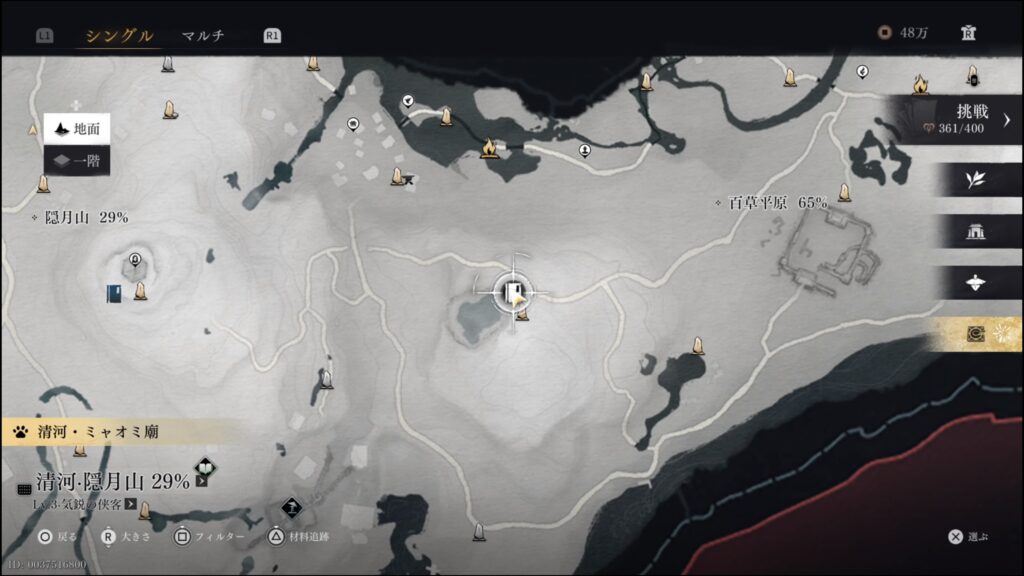Switch to the シングル tab

[x=119, y=35]
